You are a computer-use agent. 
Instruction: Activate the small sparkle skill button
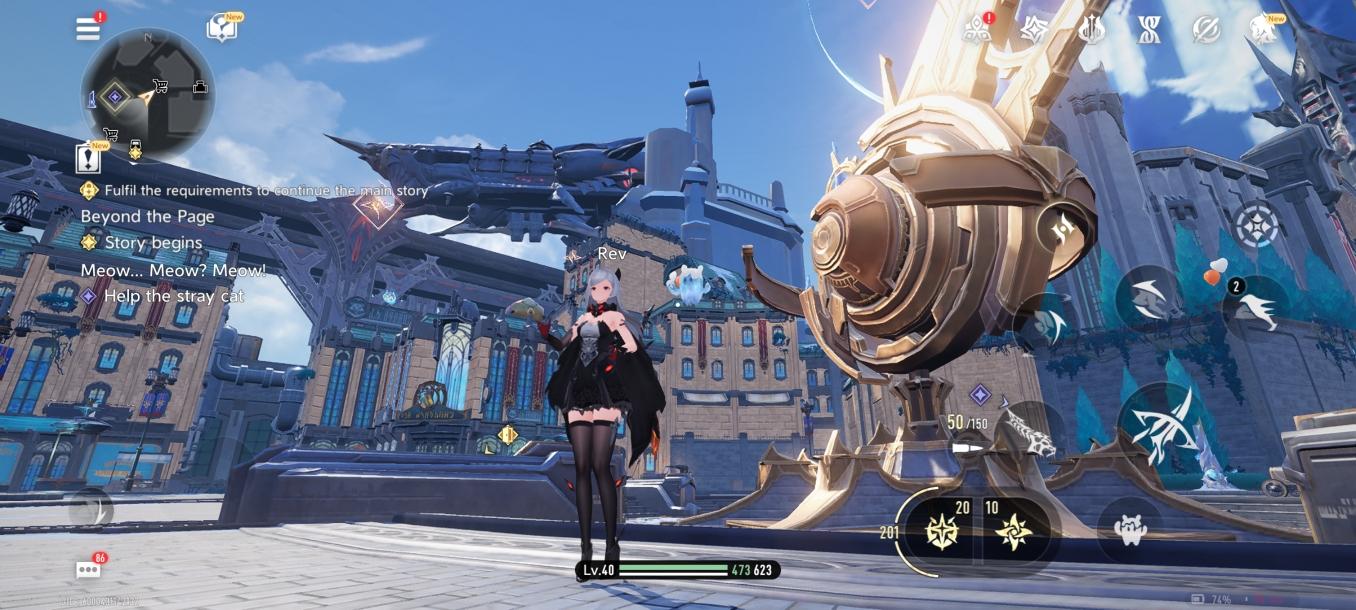coord(1061,233)
